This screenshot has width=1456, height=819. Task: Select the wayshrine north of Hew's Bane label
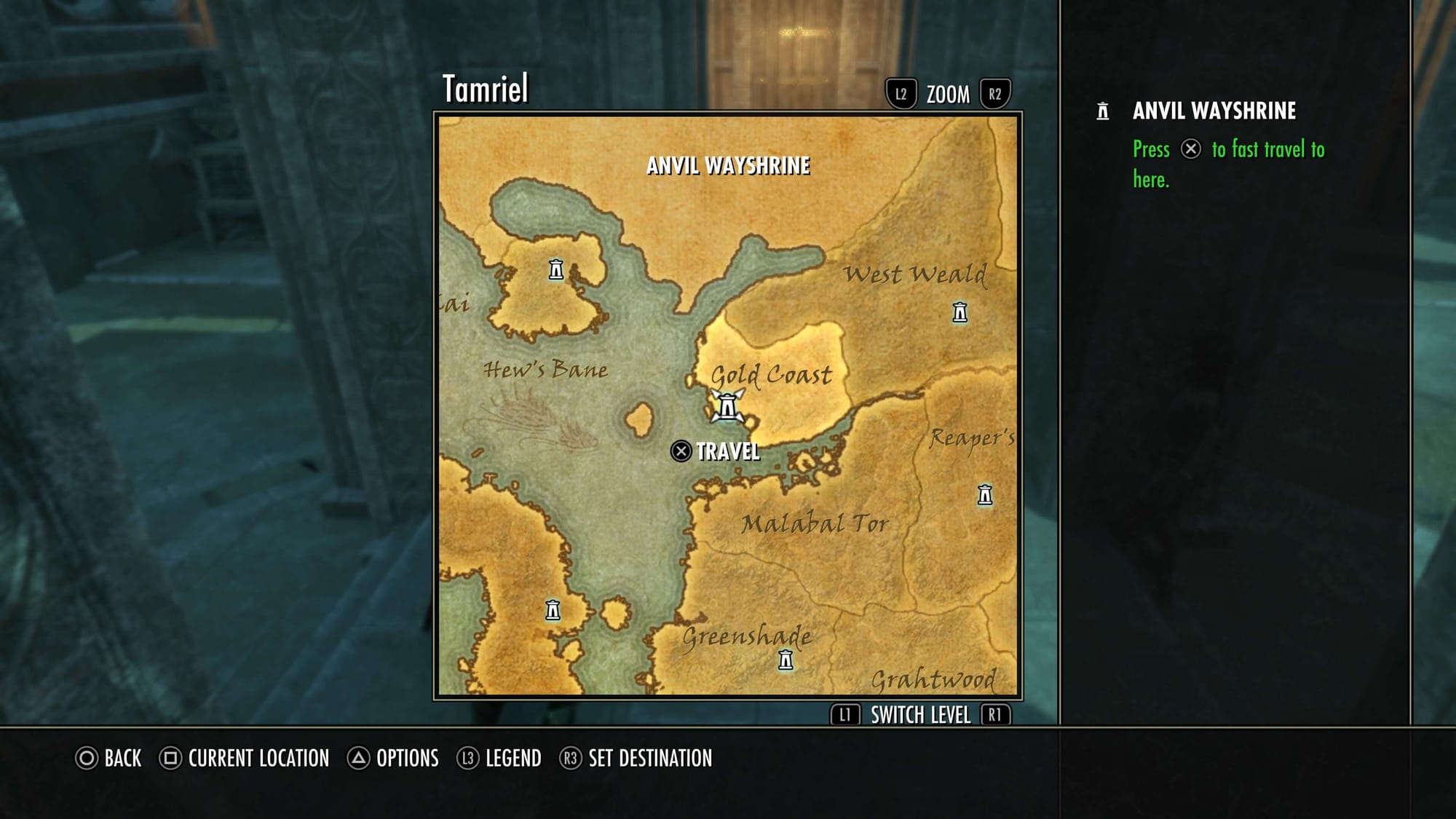556,270
